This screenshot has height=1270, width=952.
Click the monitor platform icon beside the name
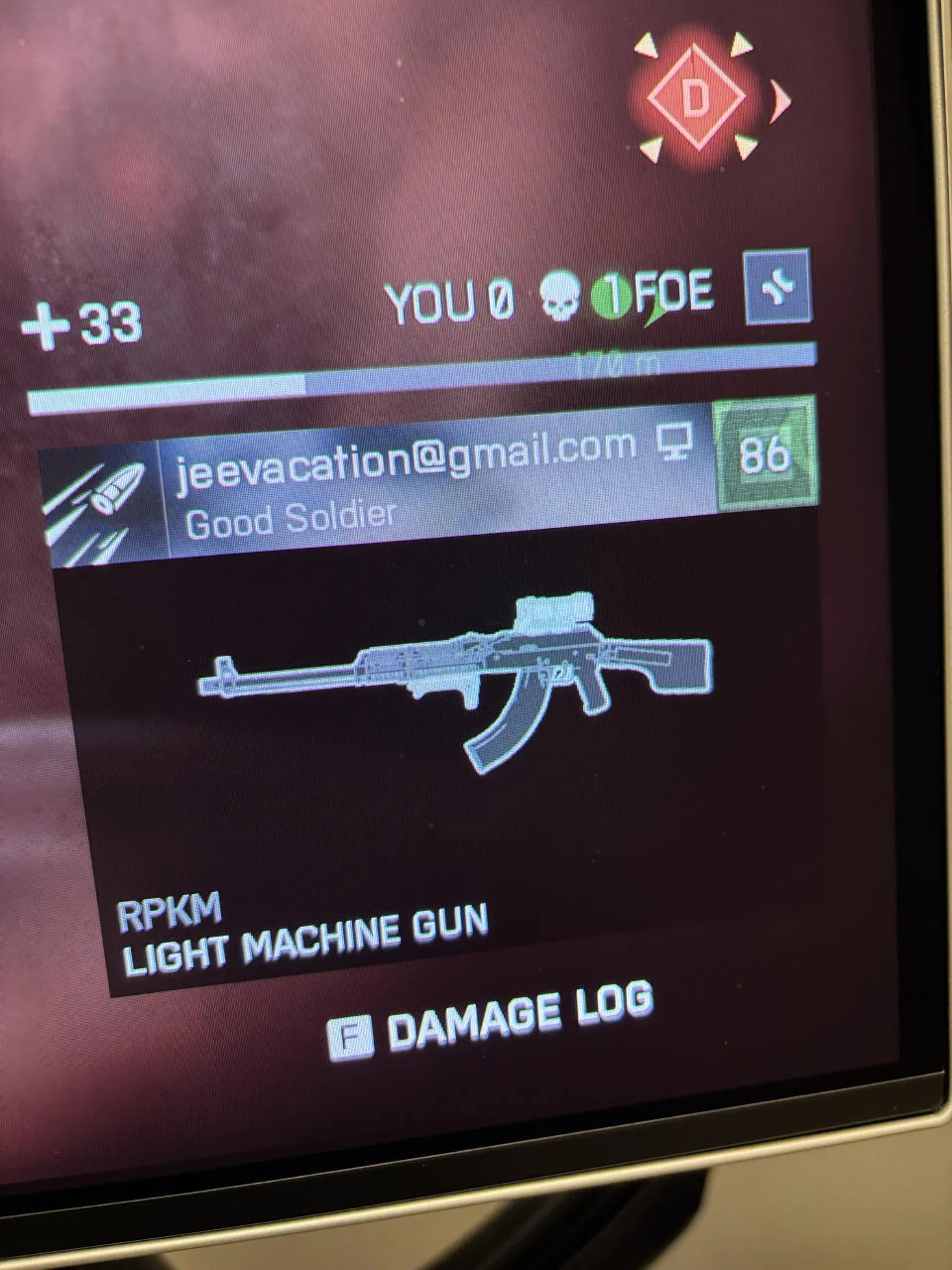click(674, 444)
